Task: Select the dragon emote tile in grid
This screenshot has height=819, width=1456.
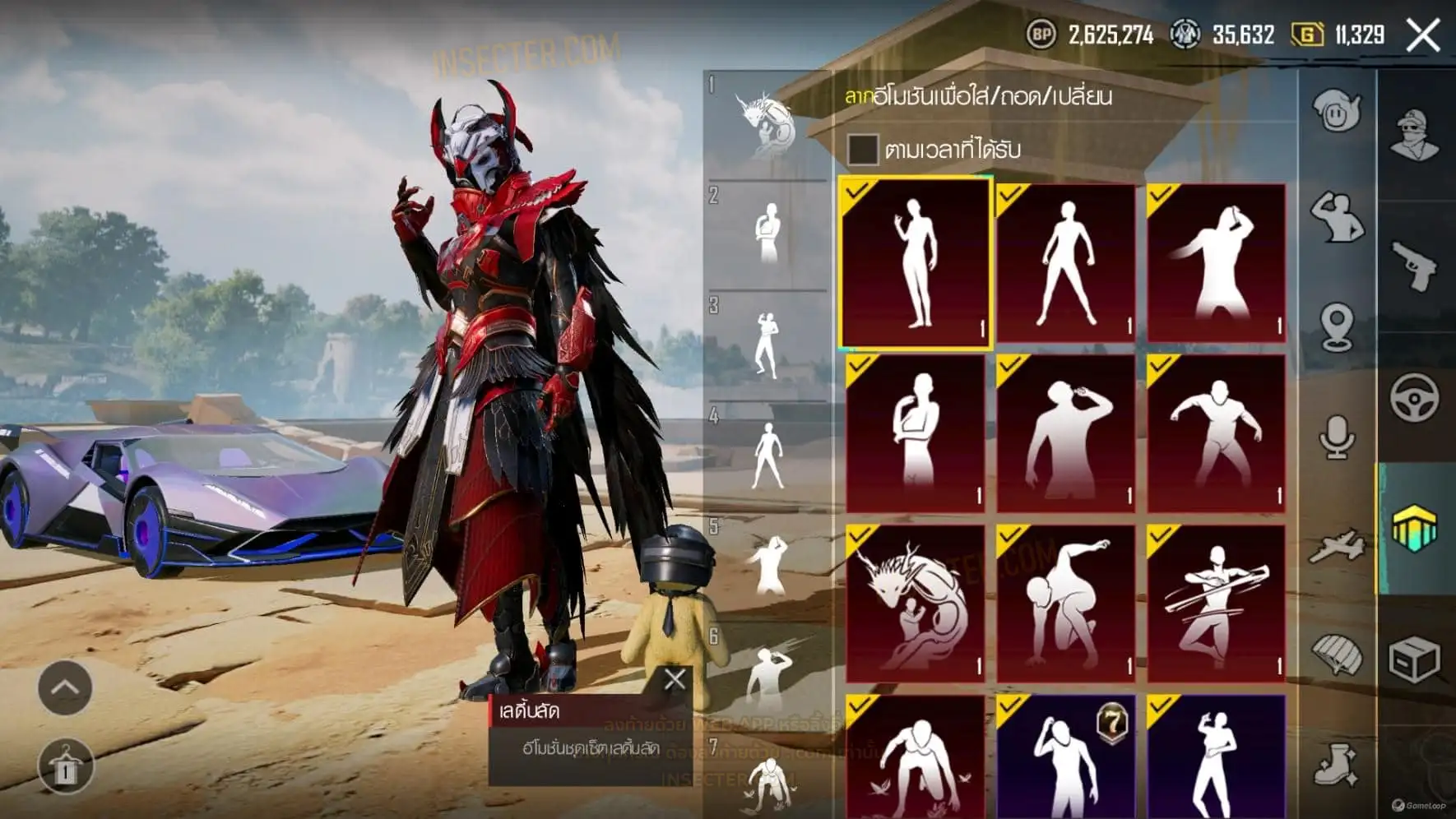Action: tap(915, 604)
